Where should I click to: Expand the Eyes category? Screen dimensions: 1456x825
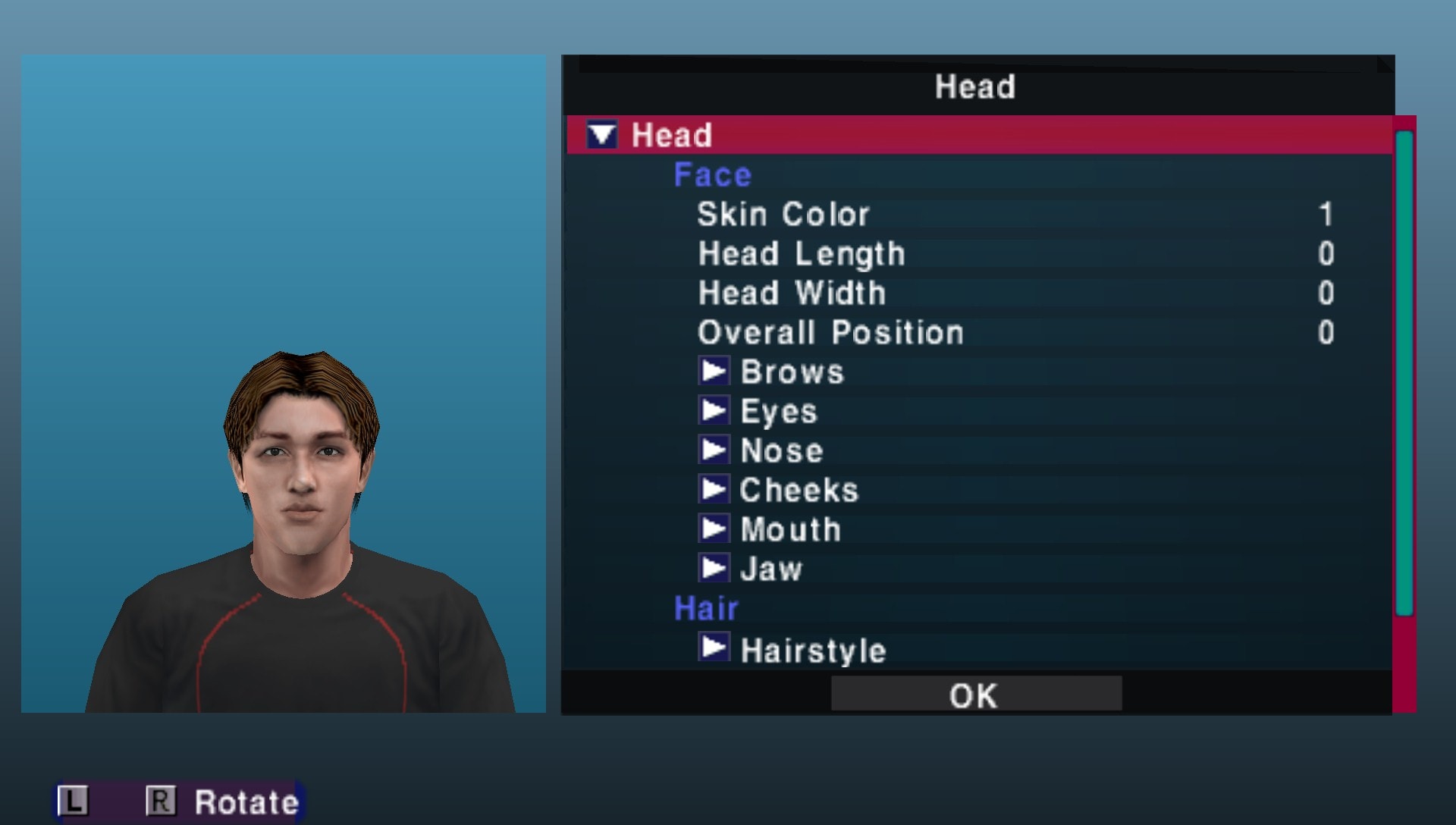pyautogui.click(x=777, y=410)
